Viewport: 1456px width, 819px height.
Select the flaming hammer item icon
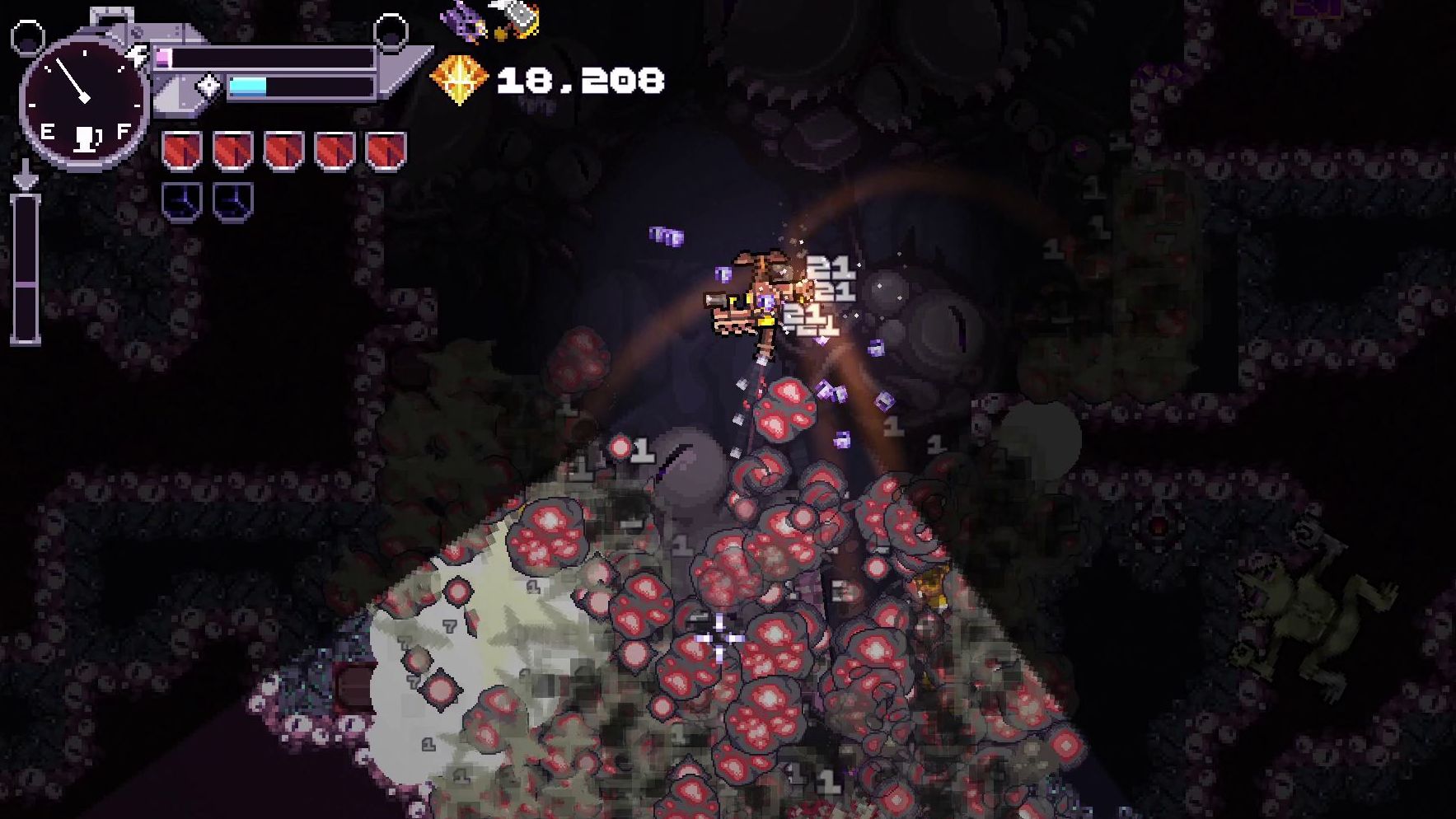click(x=517, y=18)
